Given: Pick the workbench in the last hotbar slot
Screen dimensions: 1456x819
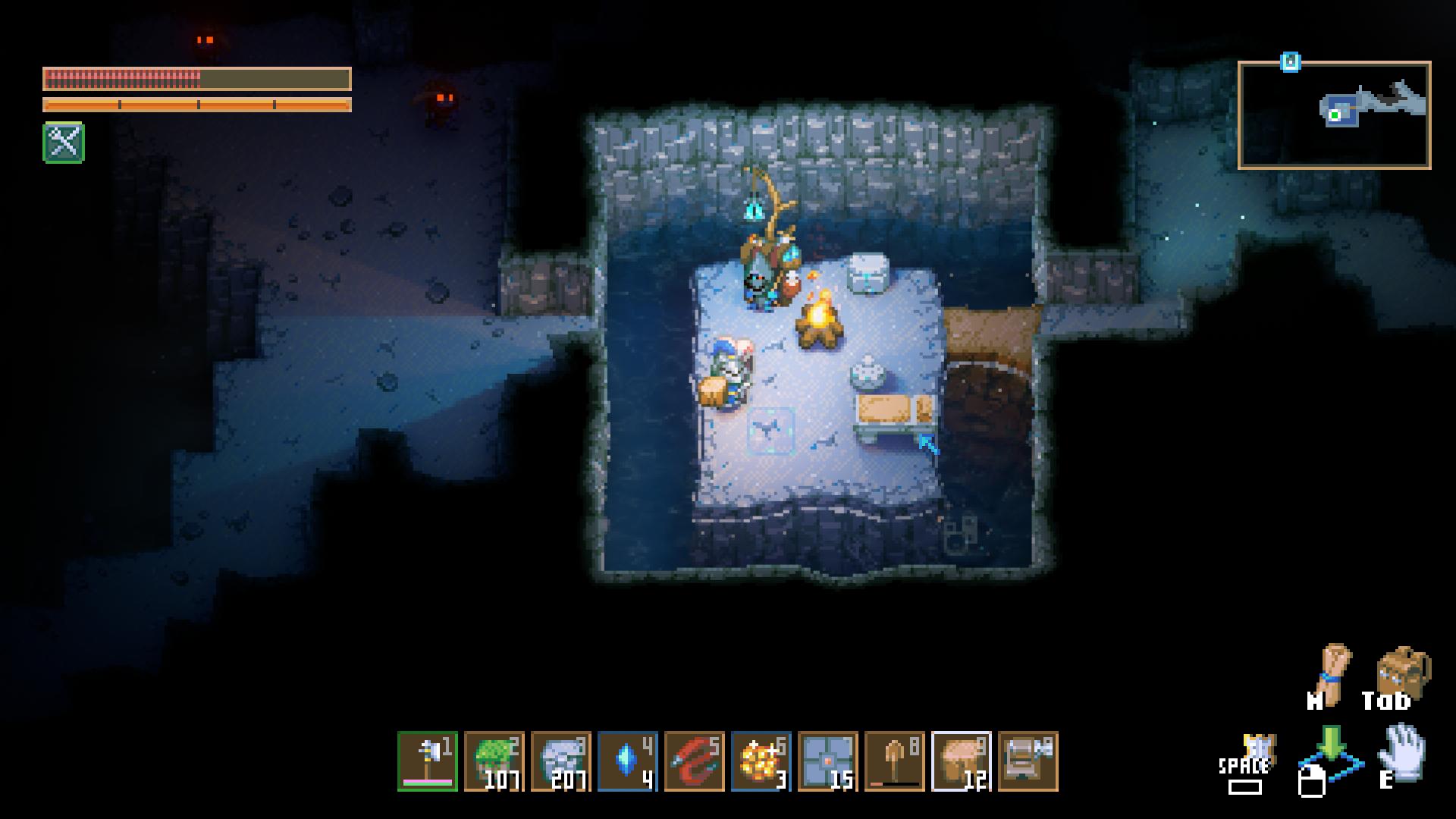Looking at the screenshot, I should click(1028, 761).
